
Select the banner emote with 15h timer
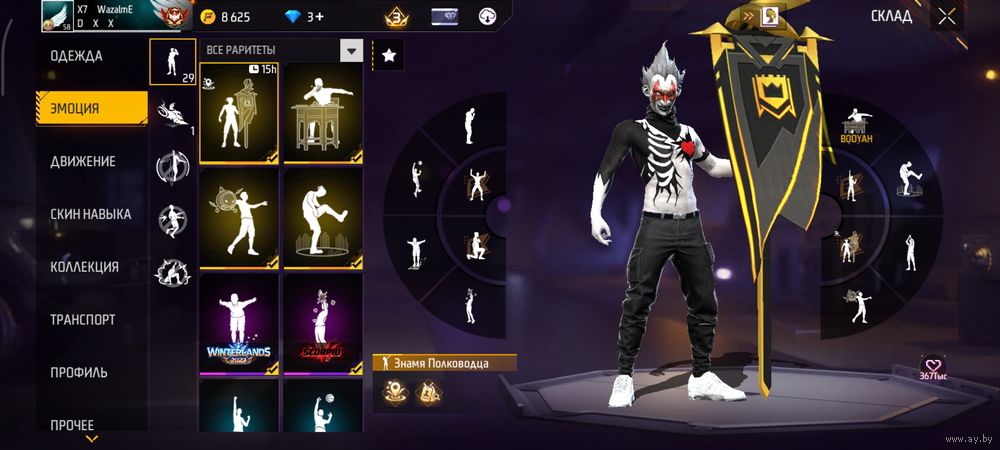(239, 113)
